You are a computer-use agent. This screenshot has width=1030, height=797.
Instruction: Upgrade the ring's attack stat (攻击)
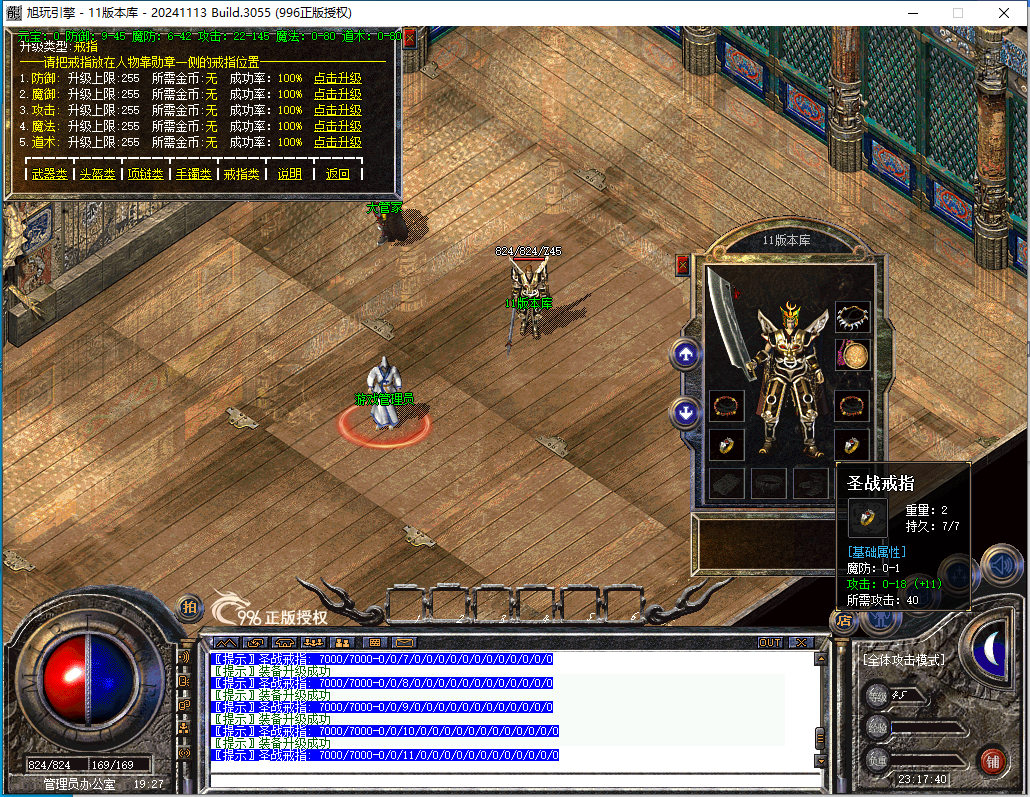point(337,110)
